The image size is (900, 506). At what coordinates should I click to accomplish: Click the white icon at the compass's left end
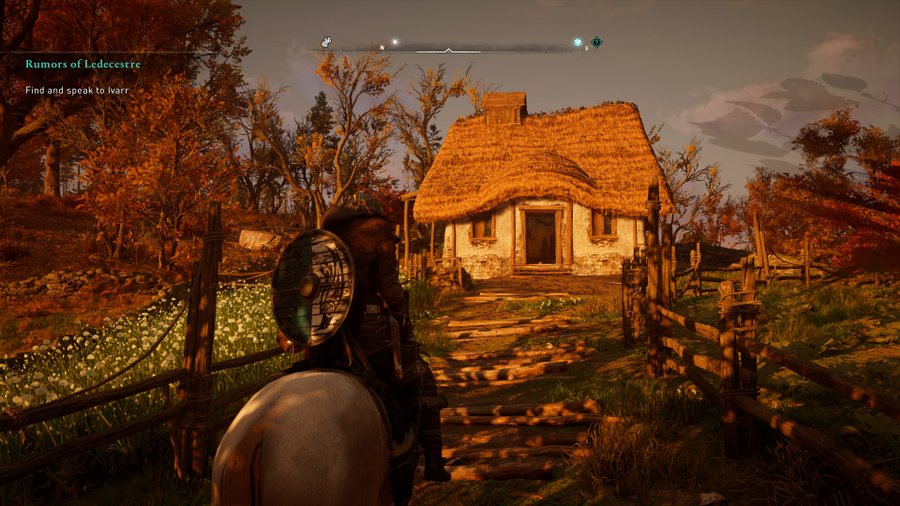(326, 42)
